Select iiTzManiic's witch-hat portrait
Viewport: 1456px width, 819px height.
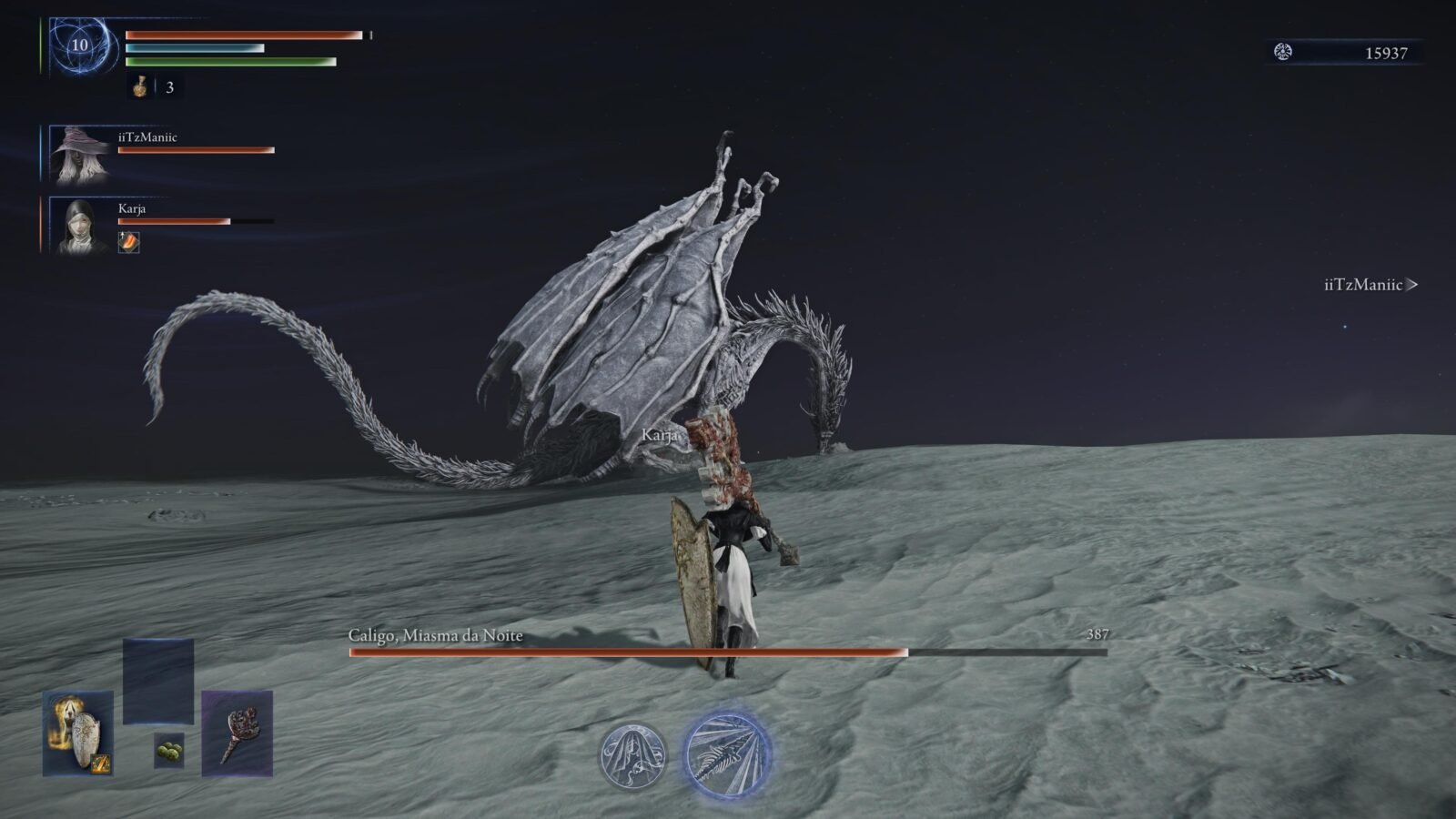79,155
